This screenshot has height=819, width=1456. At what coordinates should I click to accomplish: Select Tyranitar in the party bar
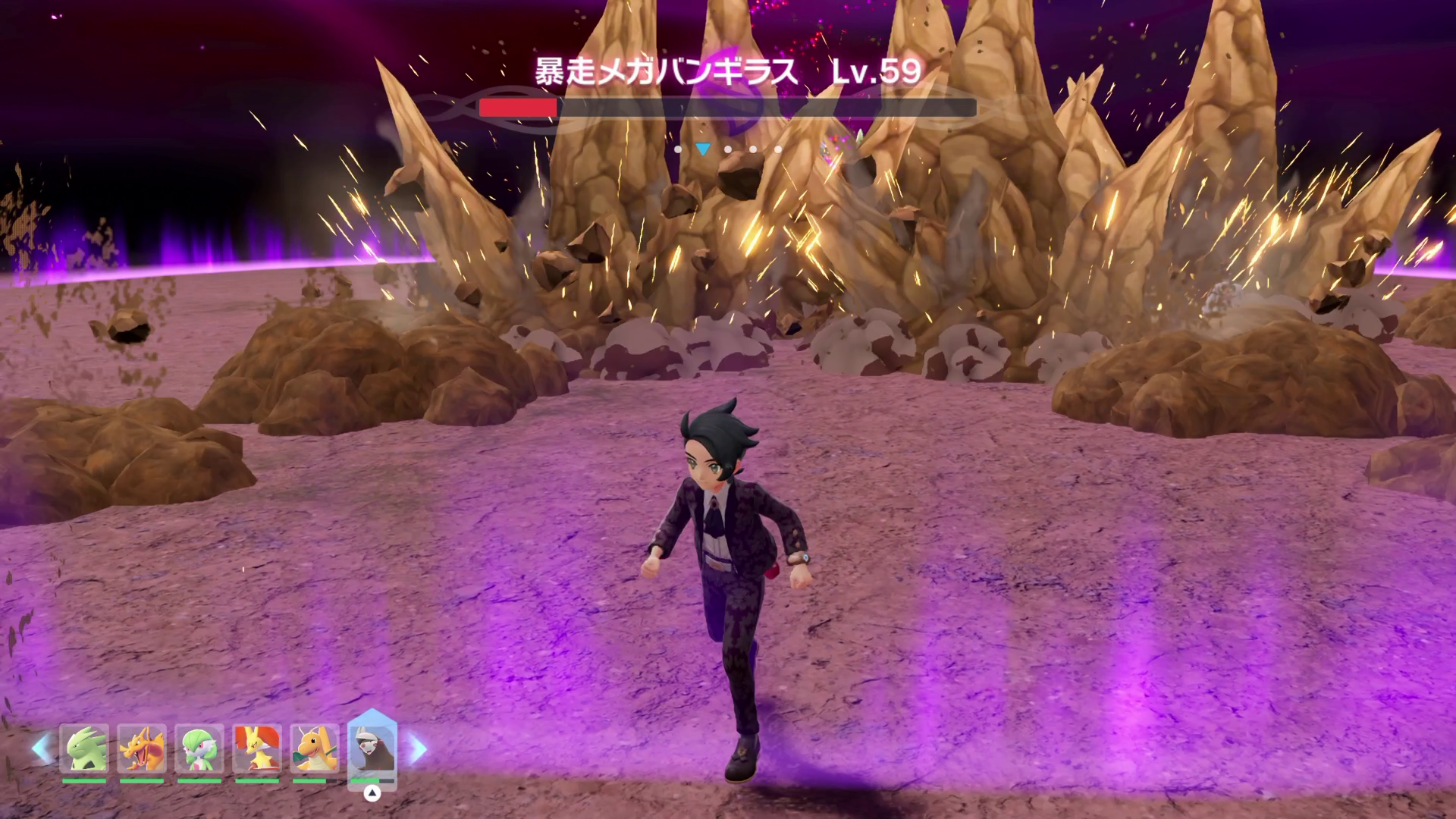click(x=84, y=749)
